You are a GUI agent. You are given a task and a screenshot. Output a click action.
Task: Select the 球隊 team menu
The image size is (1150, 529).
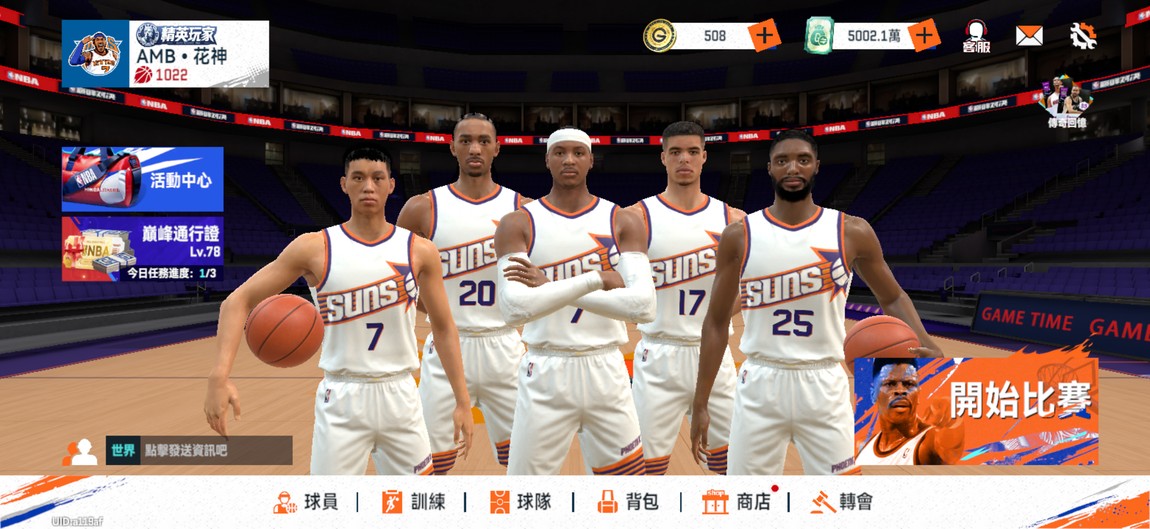(x=520, y=502)
